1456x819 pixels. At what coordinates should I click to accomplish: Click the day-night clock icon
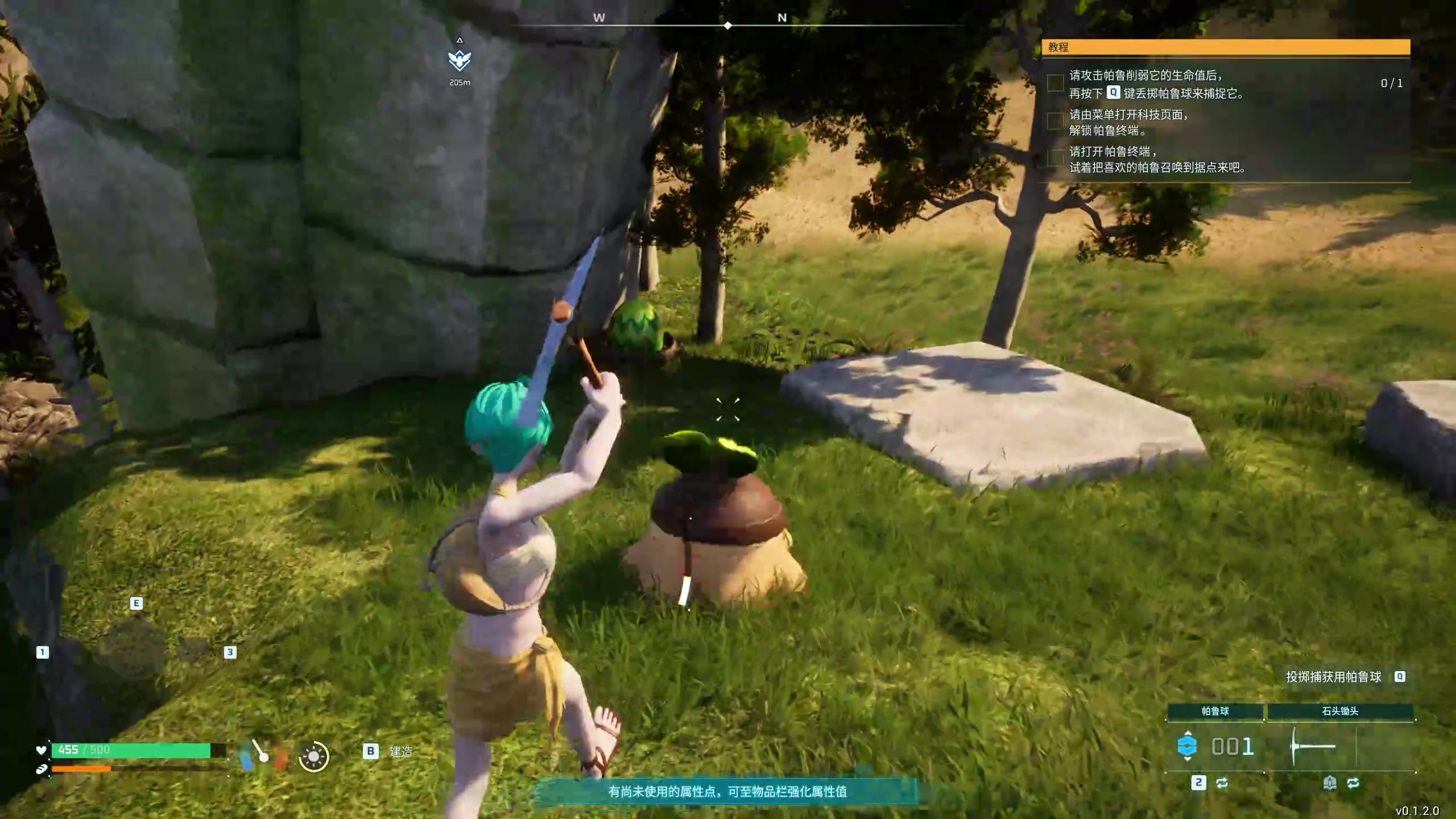(x=313, y=756)
